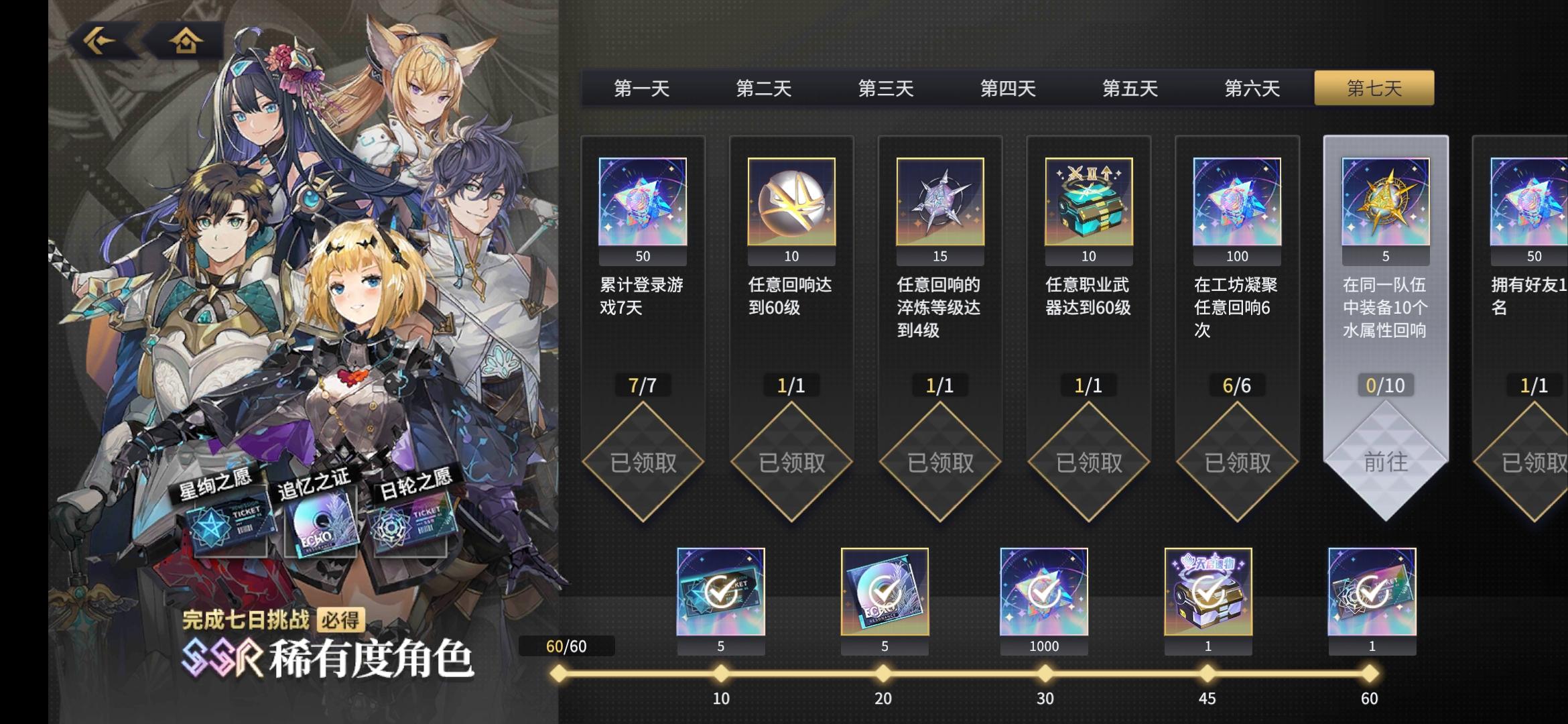The width and height of the screenshot is (1568, 724).
Task: Click the 前往 button for the water echo task
Action: point(1384,461)
